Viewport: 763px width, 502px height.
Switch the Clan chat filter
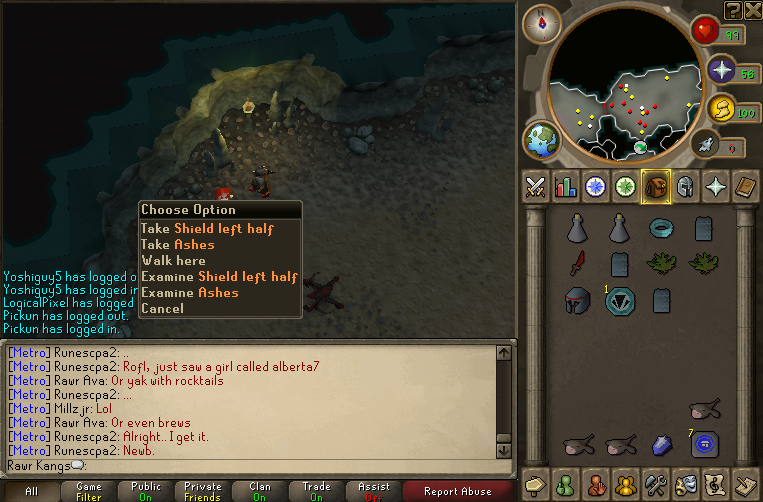(x=260, y=491)
